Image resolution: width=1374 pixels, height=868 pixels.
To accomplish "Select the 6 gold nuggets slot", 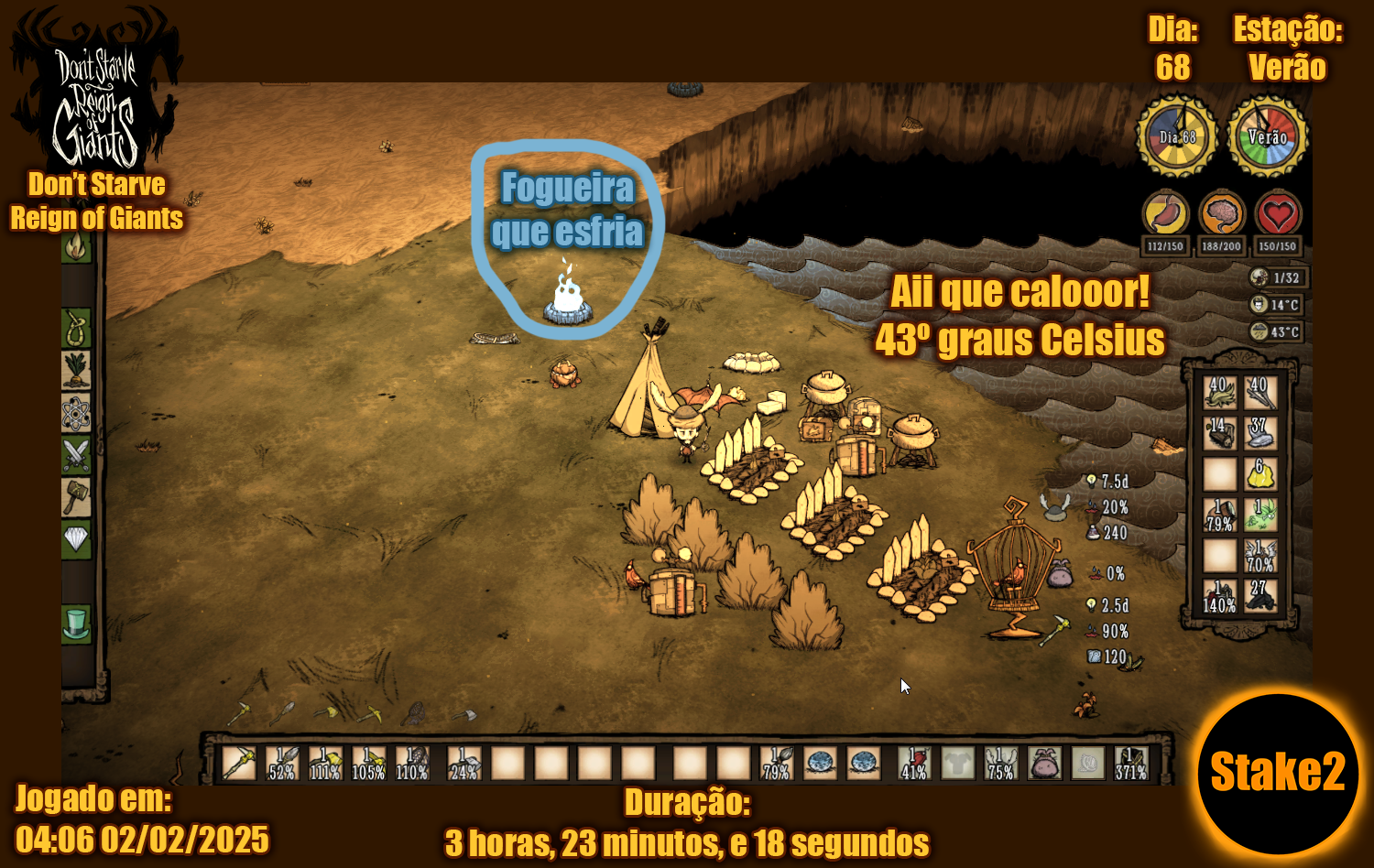I will [x=1260, y=474].
